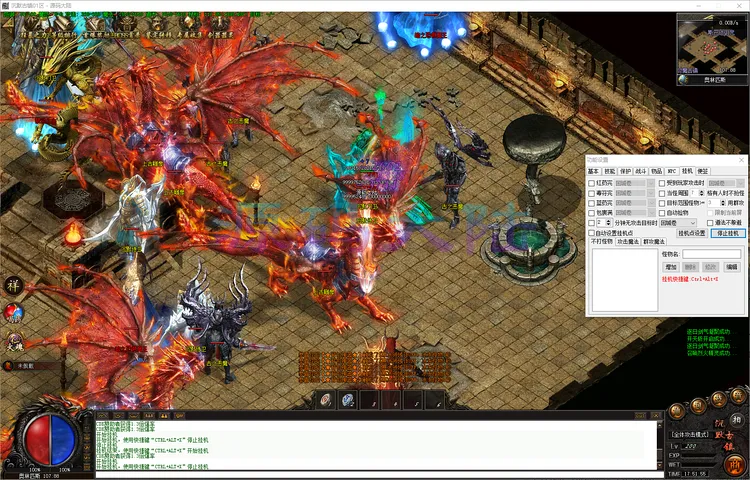This screenshot has width=750, height=480.
Task: Open the 物品 settings tab
Action: coord(656,171)
